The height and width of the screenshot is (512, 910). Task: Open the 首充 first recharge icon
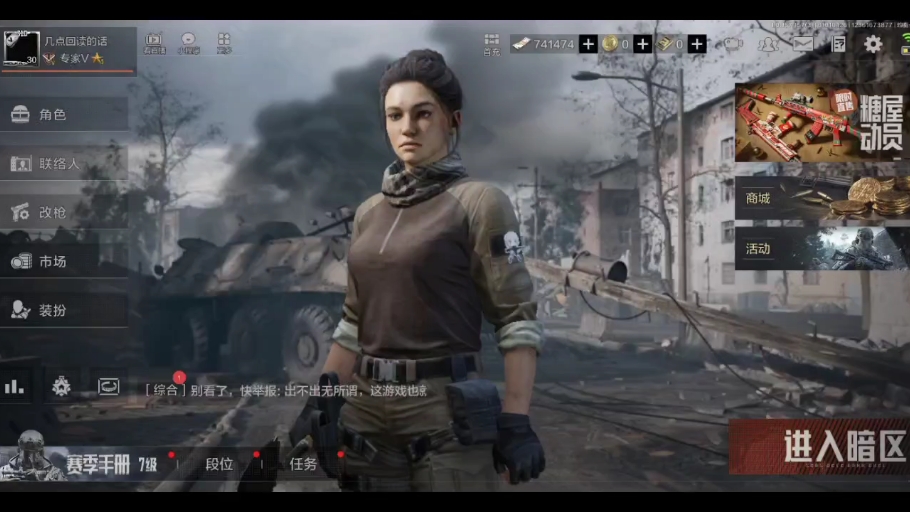[x=491, y=43]
